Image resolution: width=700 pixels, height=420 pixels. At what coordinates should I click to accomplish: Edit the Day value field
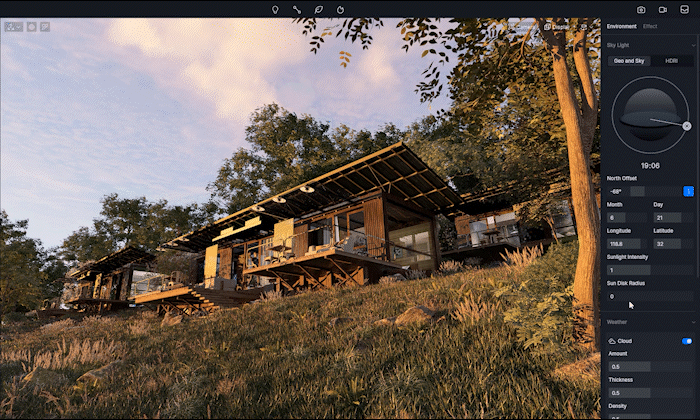pyautogui.click(x=673, y=217)
